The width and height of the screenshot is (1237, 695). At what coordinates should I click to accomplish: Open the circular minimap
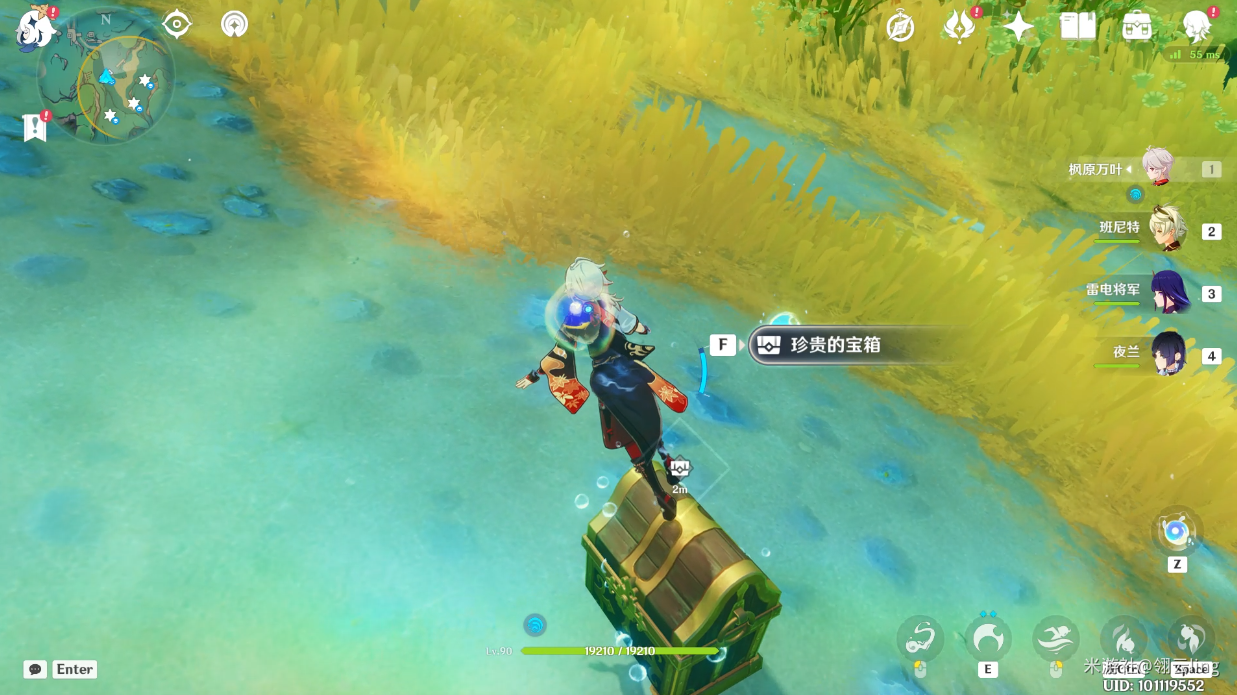pyautogui.click(x=106, y=77)
